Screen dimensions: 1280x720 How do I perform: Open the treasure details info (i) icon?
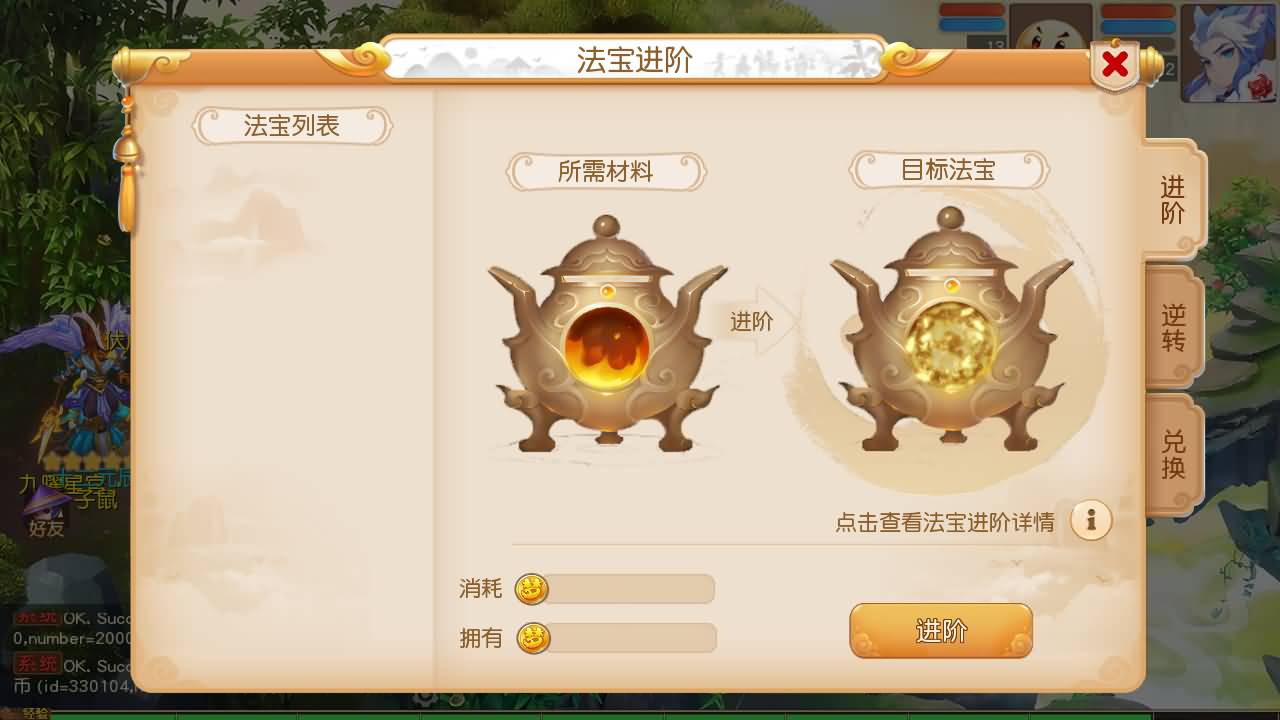tap(1092, 519)
